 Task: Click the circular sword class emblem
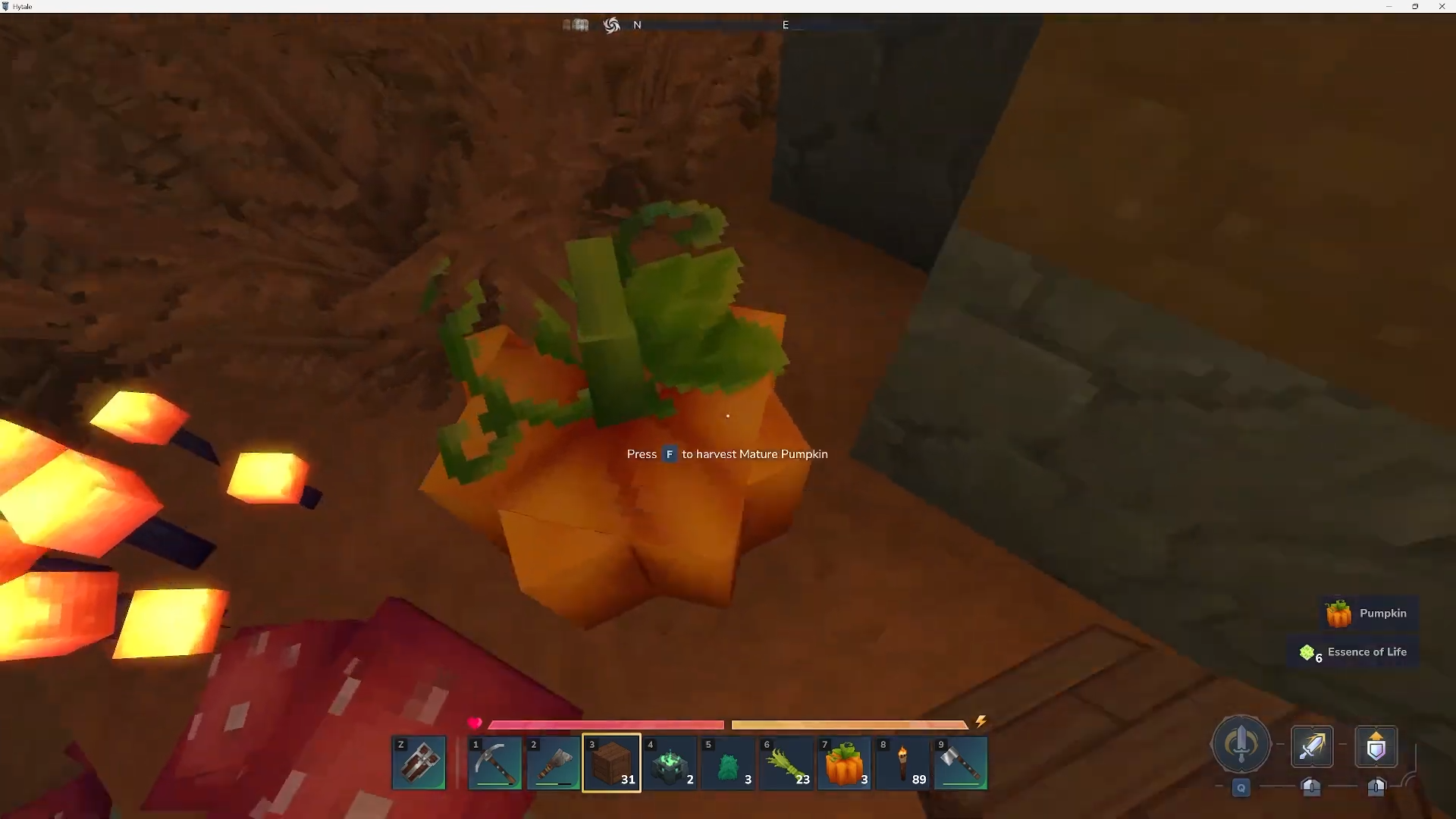pos(1241,745)
